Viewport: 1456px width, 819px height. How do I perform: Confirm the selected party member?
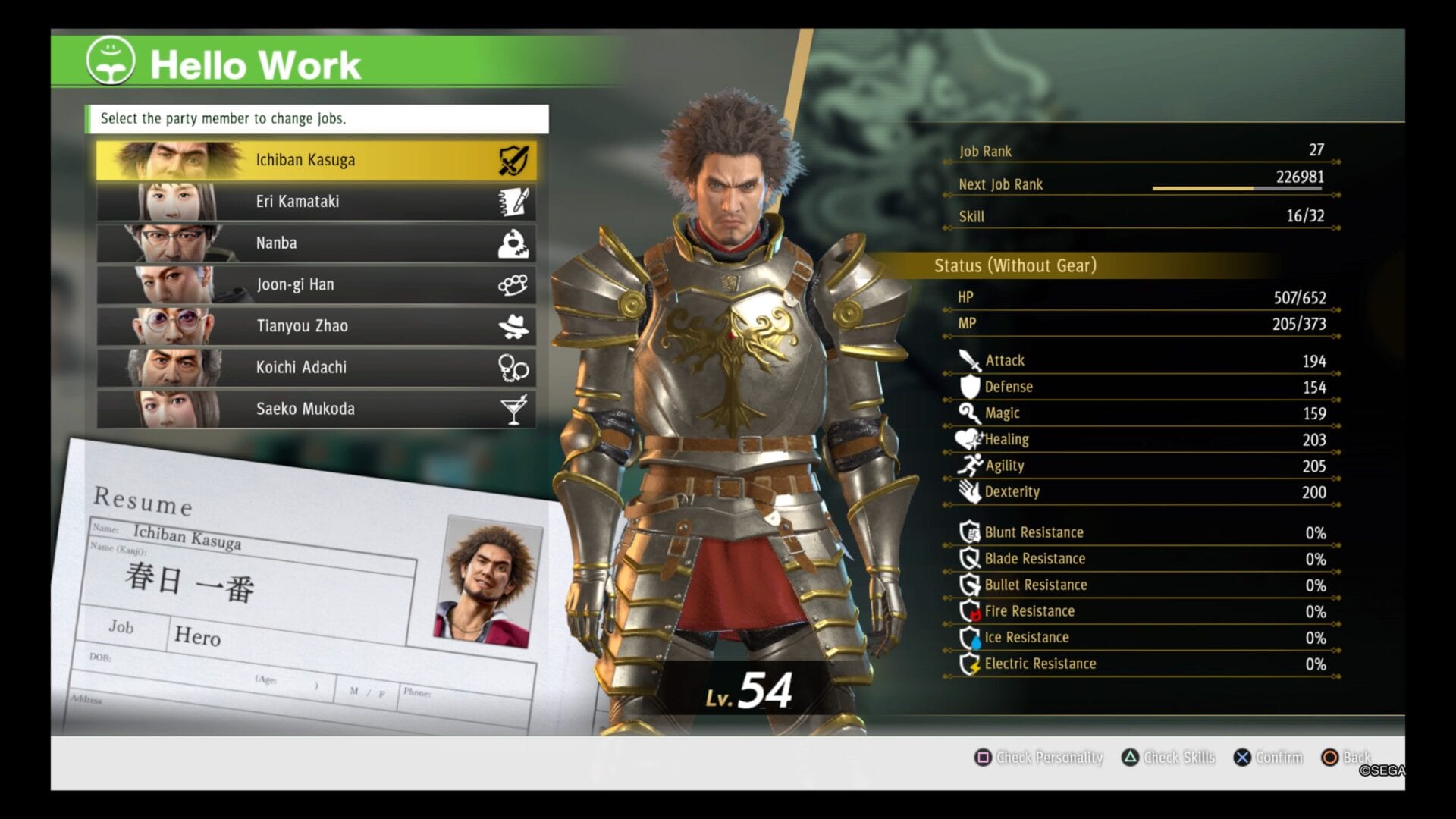tap(1268, 757)
